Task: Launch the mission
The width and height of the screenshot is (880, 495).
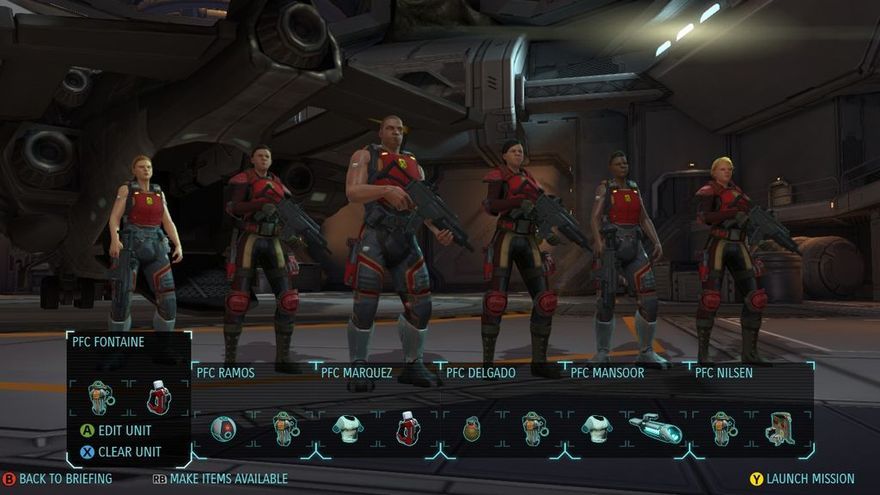Action: tap(802, 479)
